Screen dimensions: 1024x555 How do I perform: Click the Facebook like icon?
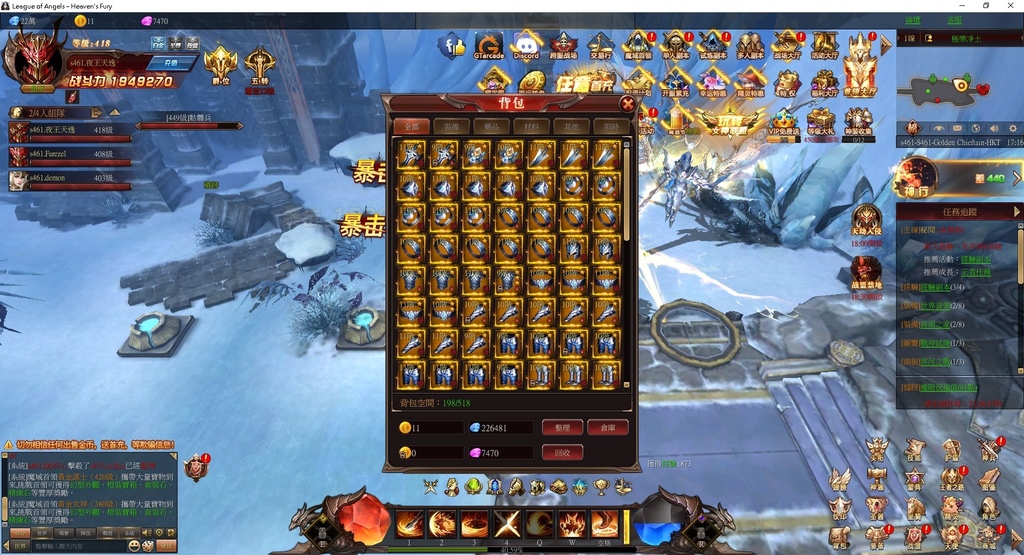pos(454,45)
